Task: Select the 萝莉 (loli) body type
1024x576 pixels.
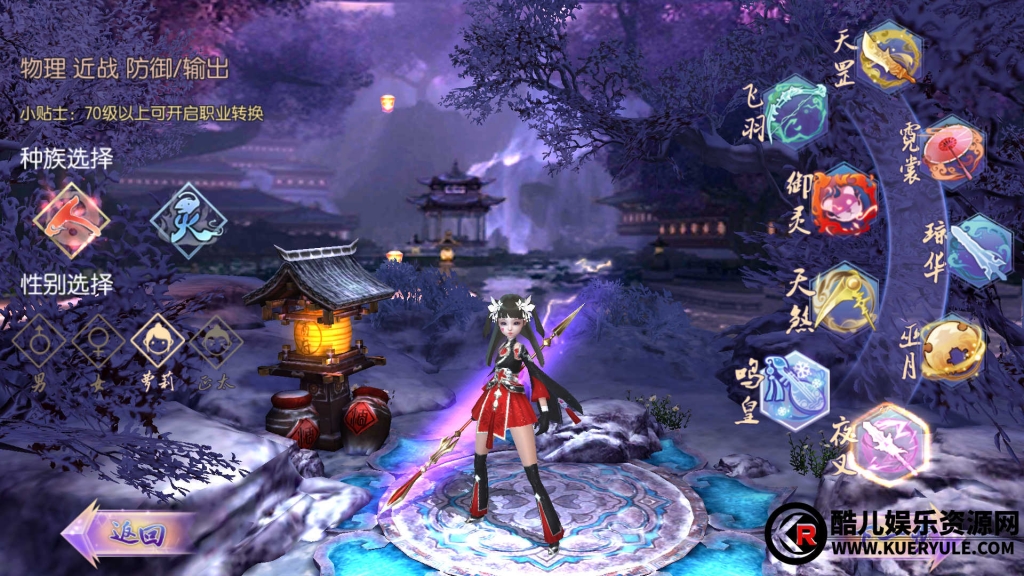Action: 158,343
